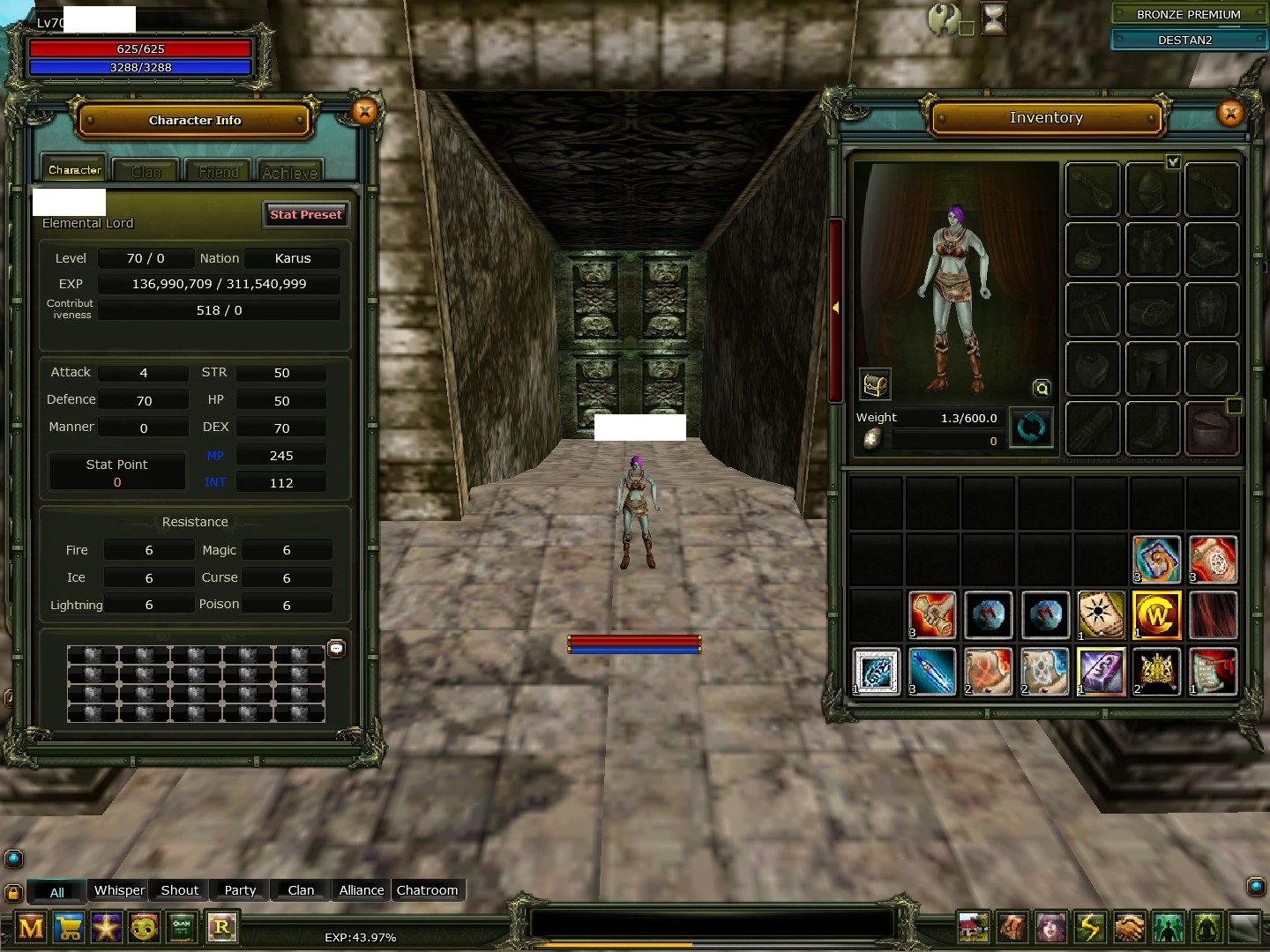Choose the Party chat tab
1270x952 pixels.
(240, 890)
